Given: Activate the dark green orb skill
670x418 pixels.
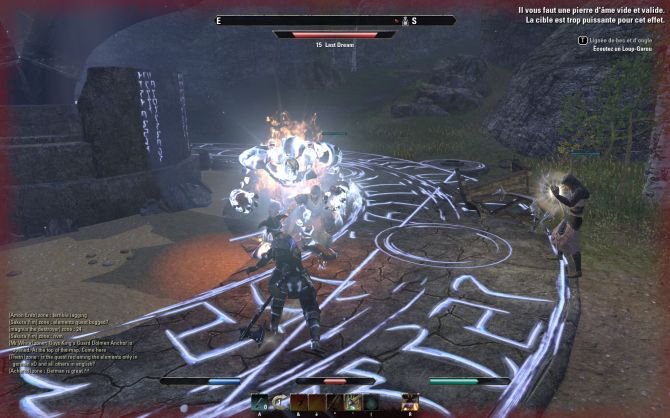Looking at the screenshot, I should click(370, 403).
